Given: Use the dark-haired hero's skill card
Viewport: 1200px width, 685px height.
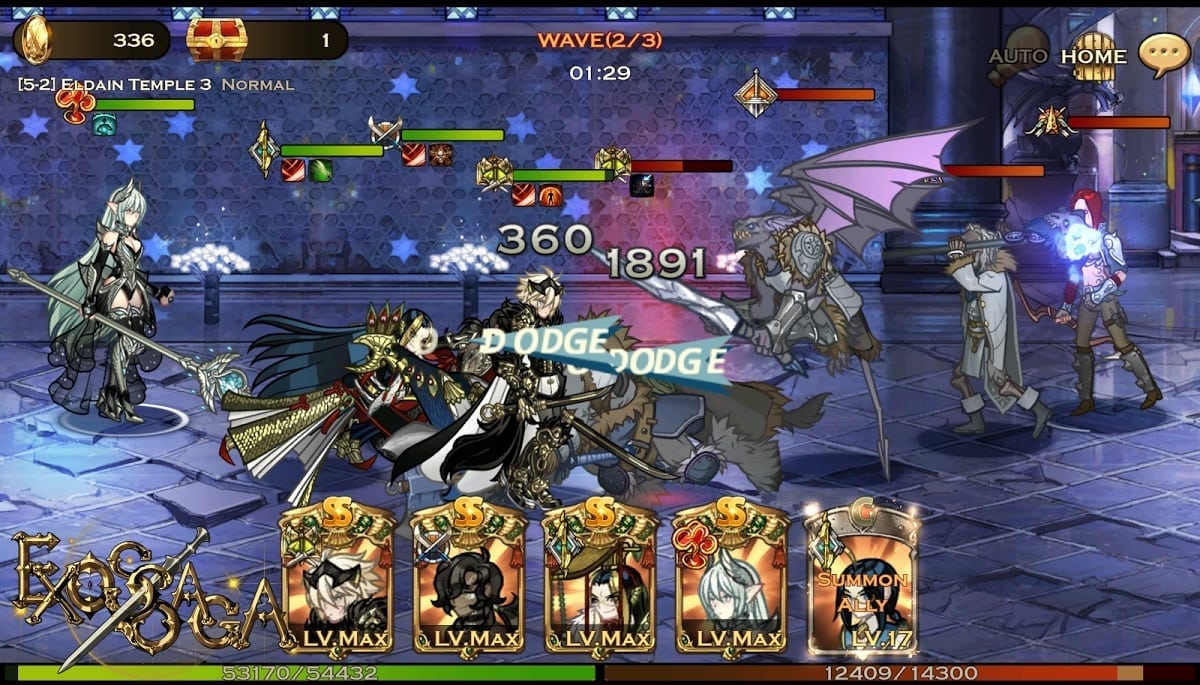Looking at the screenshot, I should point(468,580).
